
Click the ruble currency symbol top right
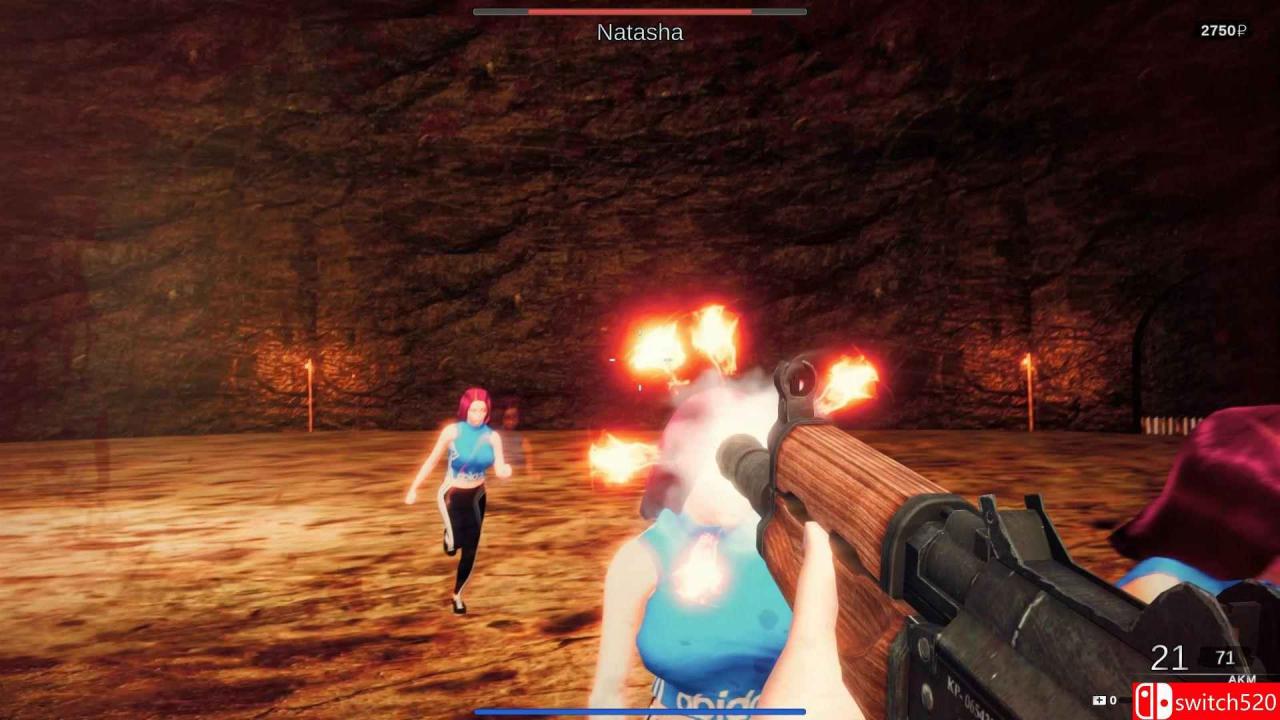pyautogui.click(x=1242, y=31)
